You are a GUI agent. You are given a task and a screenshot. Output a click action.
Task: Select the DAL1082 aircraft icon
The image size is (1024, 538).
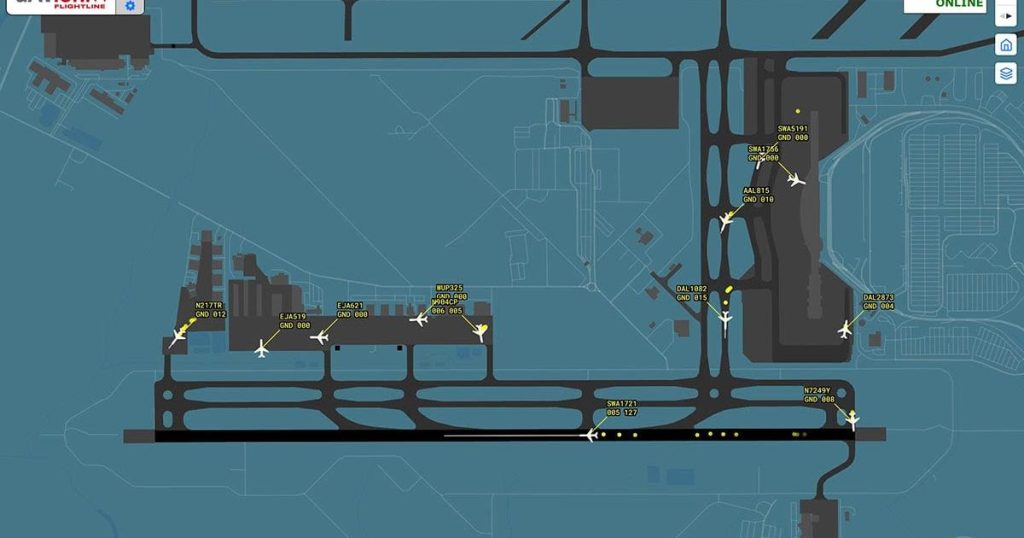(725, 319)
